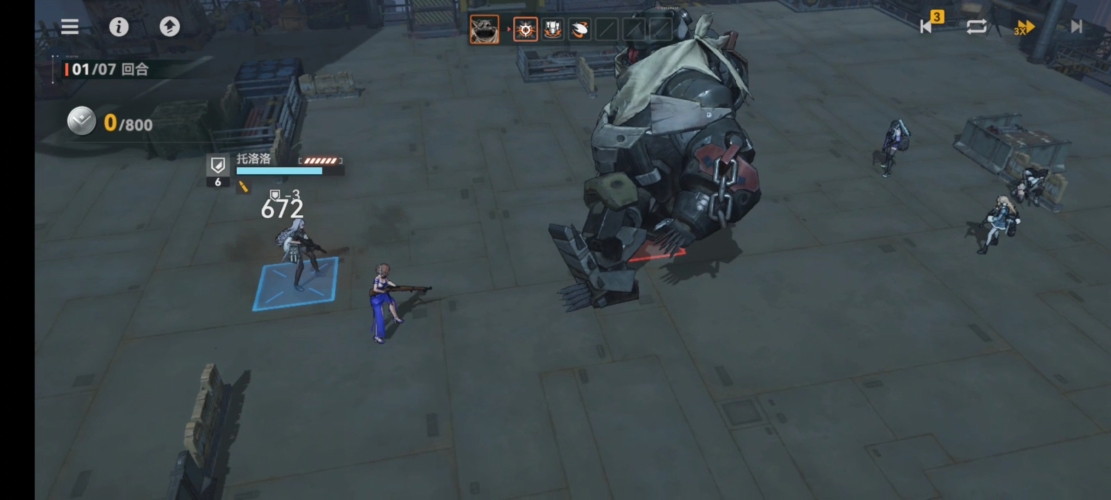1111x500 pixels.
Task: Toggle the loop arrows button
Action: point(976,27)
